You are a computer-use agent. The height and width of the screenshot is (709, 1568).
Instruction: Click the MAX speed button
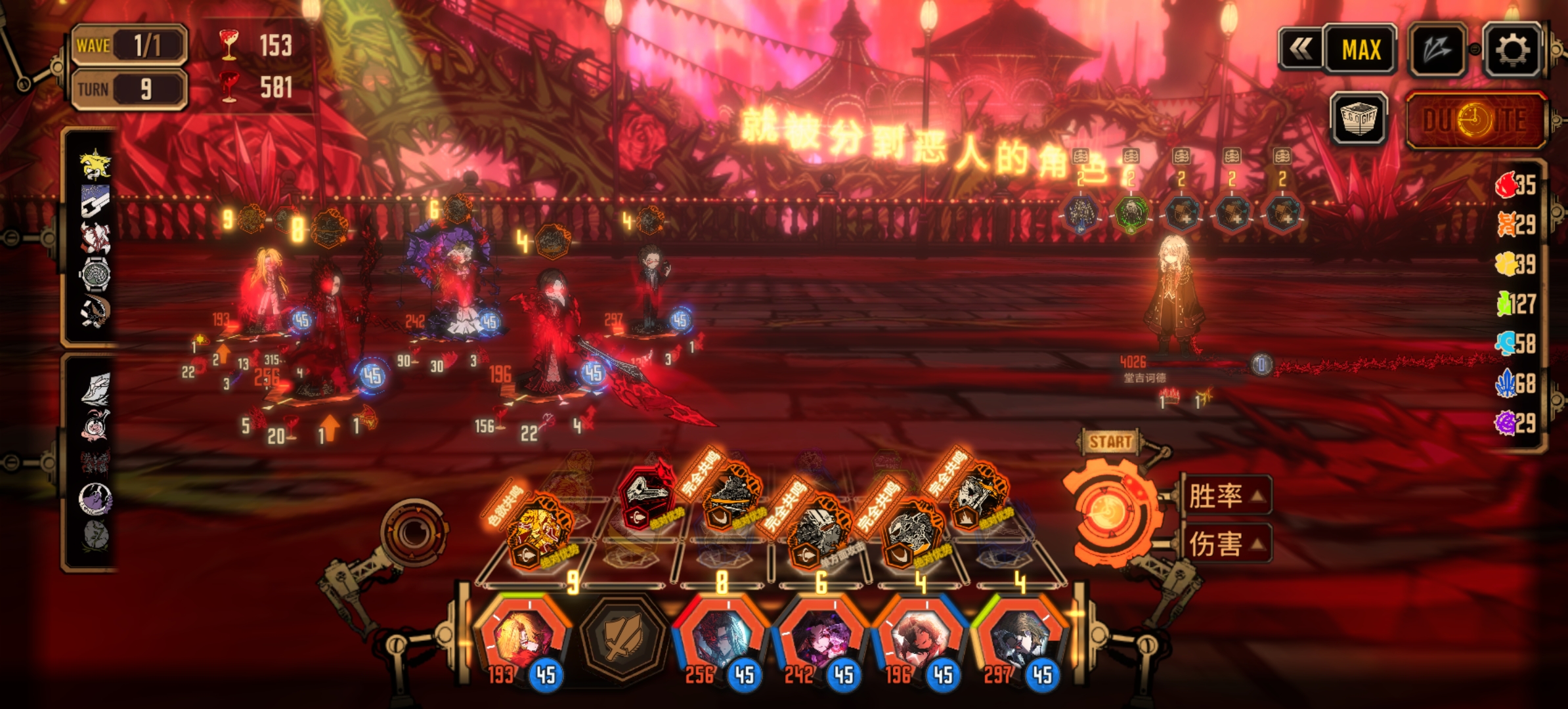coord(1361,50)
